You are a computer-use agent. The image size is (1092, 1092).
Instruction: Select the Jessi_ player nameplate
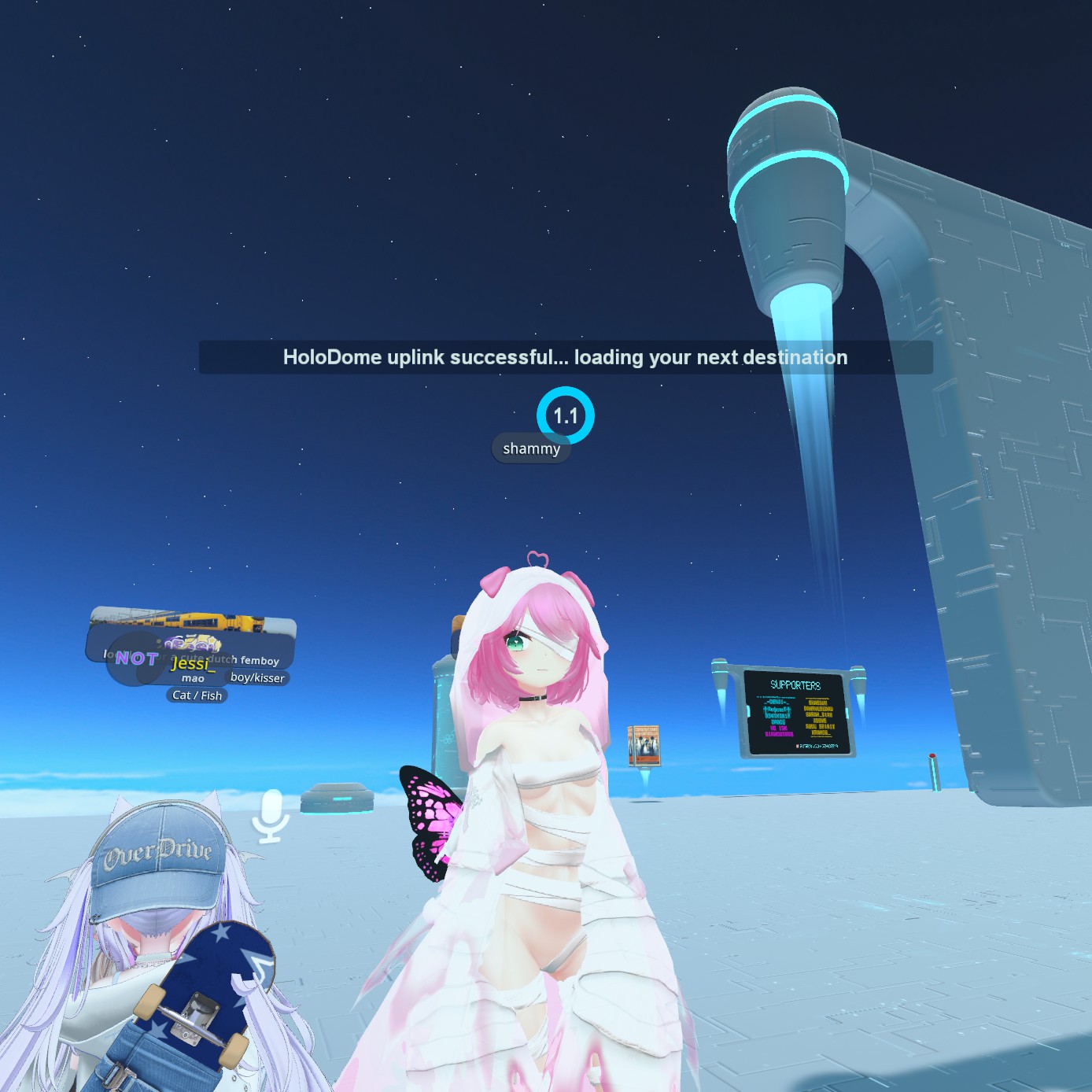[193, 663]
